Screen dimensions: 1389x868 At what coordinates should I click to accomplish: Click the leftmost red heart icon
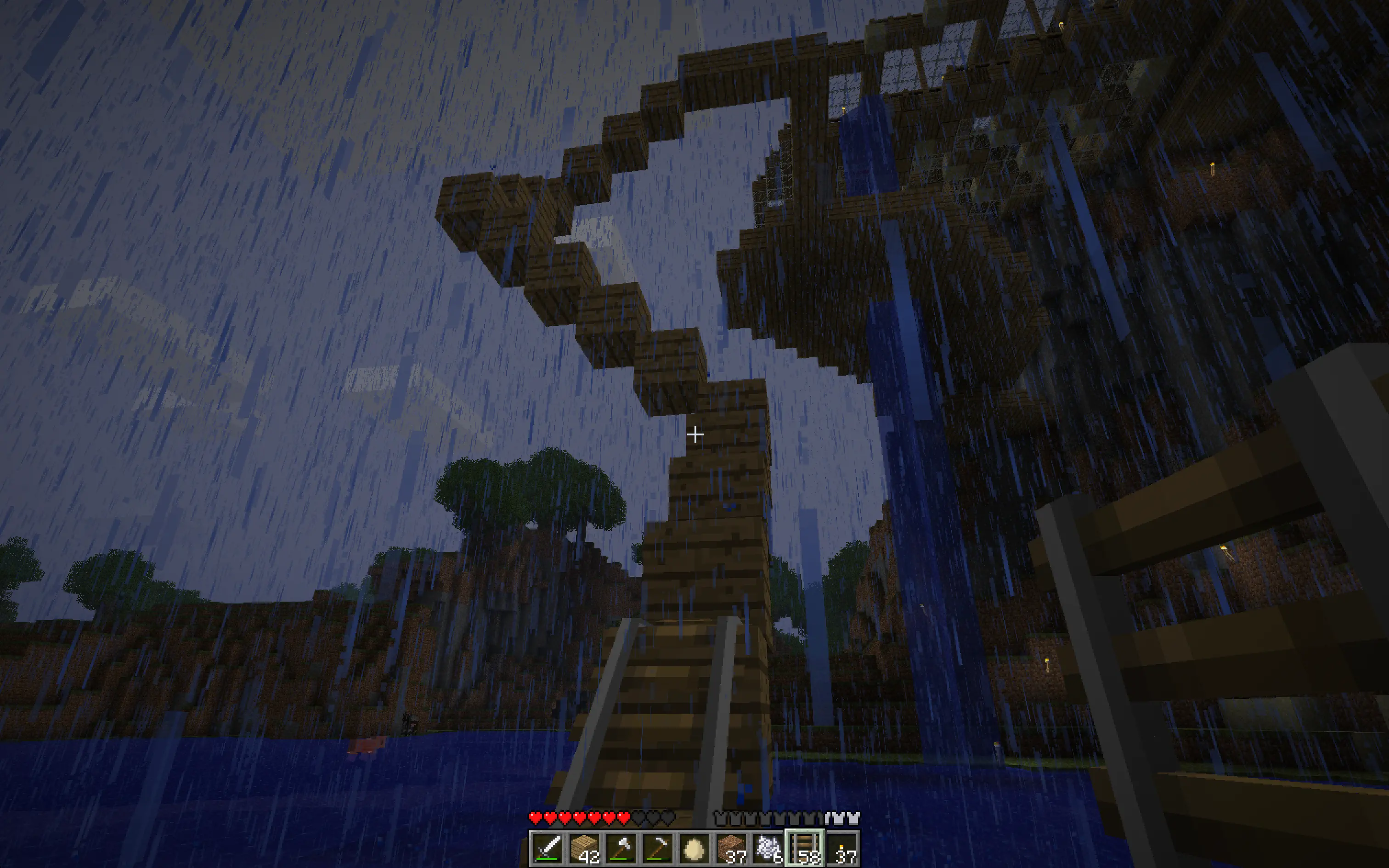536,818
